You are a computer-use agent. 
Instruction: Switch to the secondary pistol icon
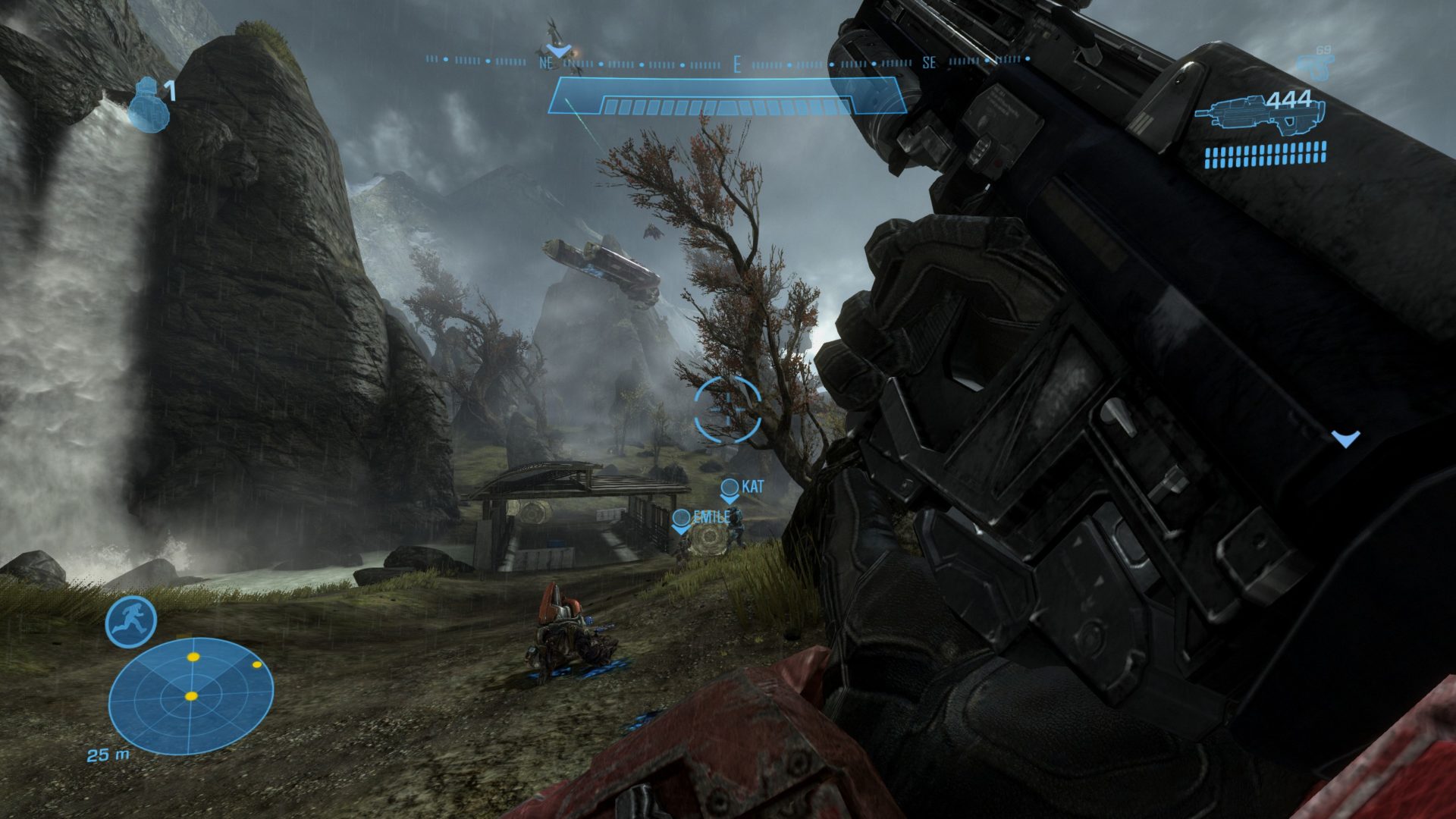tap(1316, 67)
